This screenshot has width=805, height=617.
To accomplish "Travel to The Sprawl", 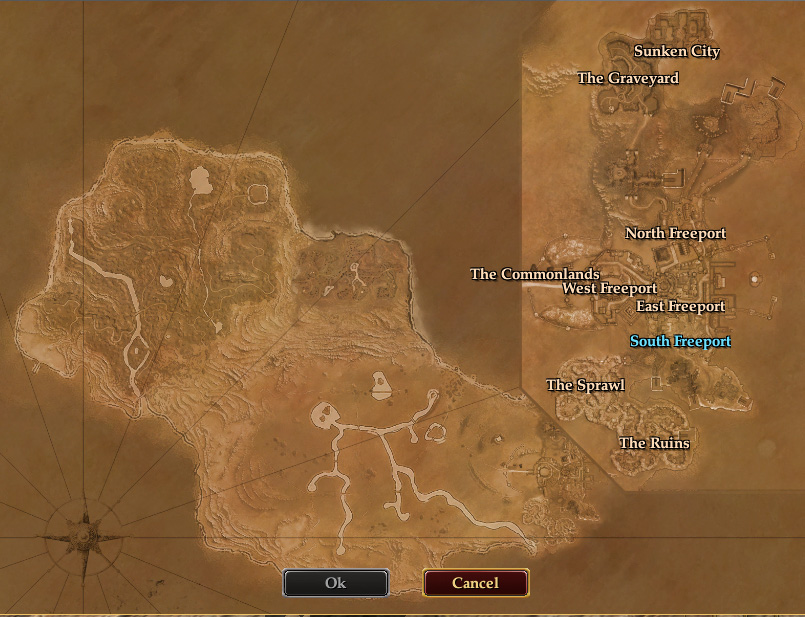I will (x=585, y=385).
